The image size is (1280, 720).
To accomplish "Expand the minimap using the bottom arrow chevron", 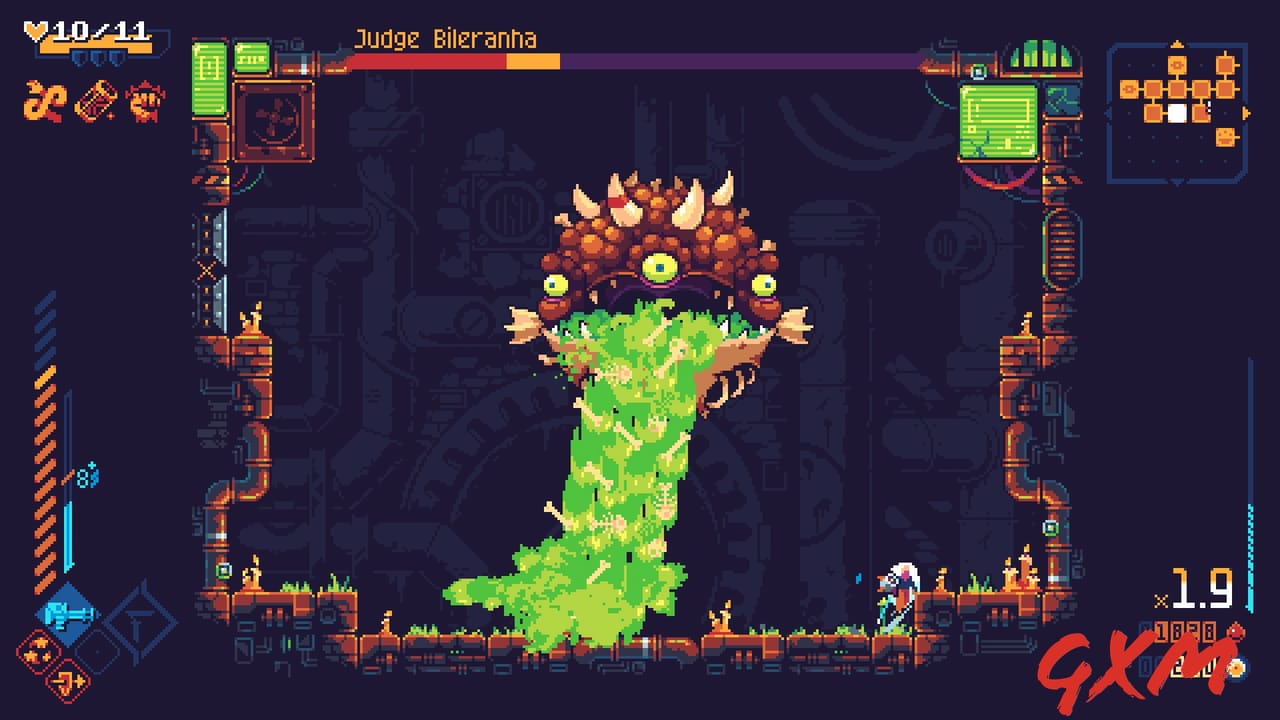I will [1178, 183].
